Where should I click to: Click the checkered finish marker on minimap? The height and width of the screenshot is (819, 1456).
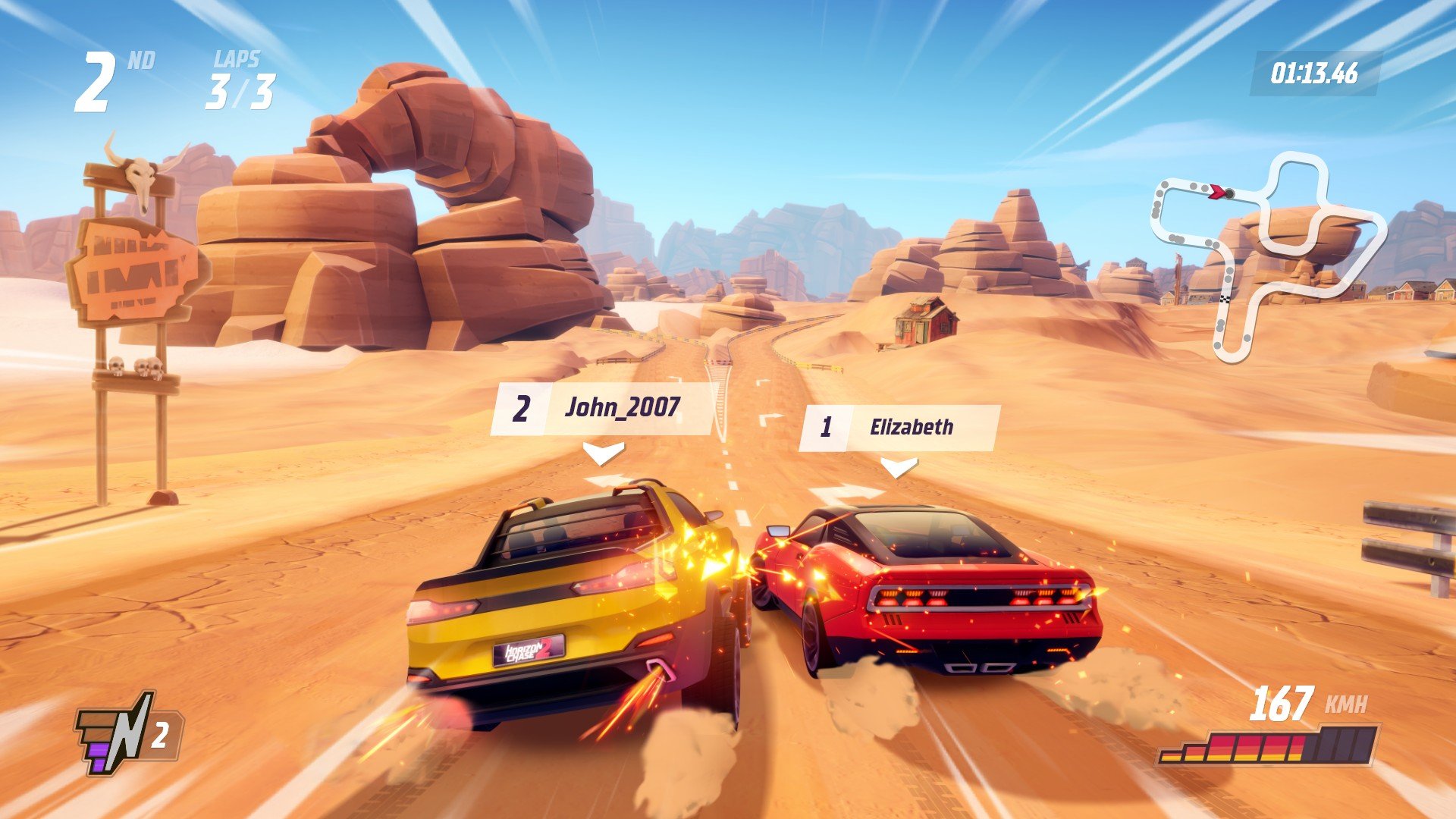pos(1225,298)
